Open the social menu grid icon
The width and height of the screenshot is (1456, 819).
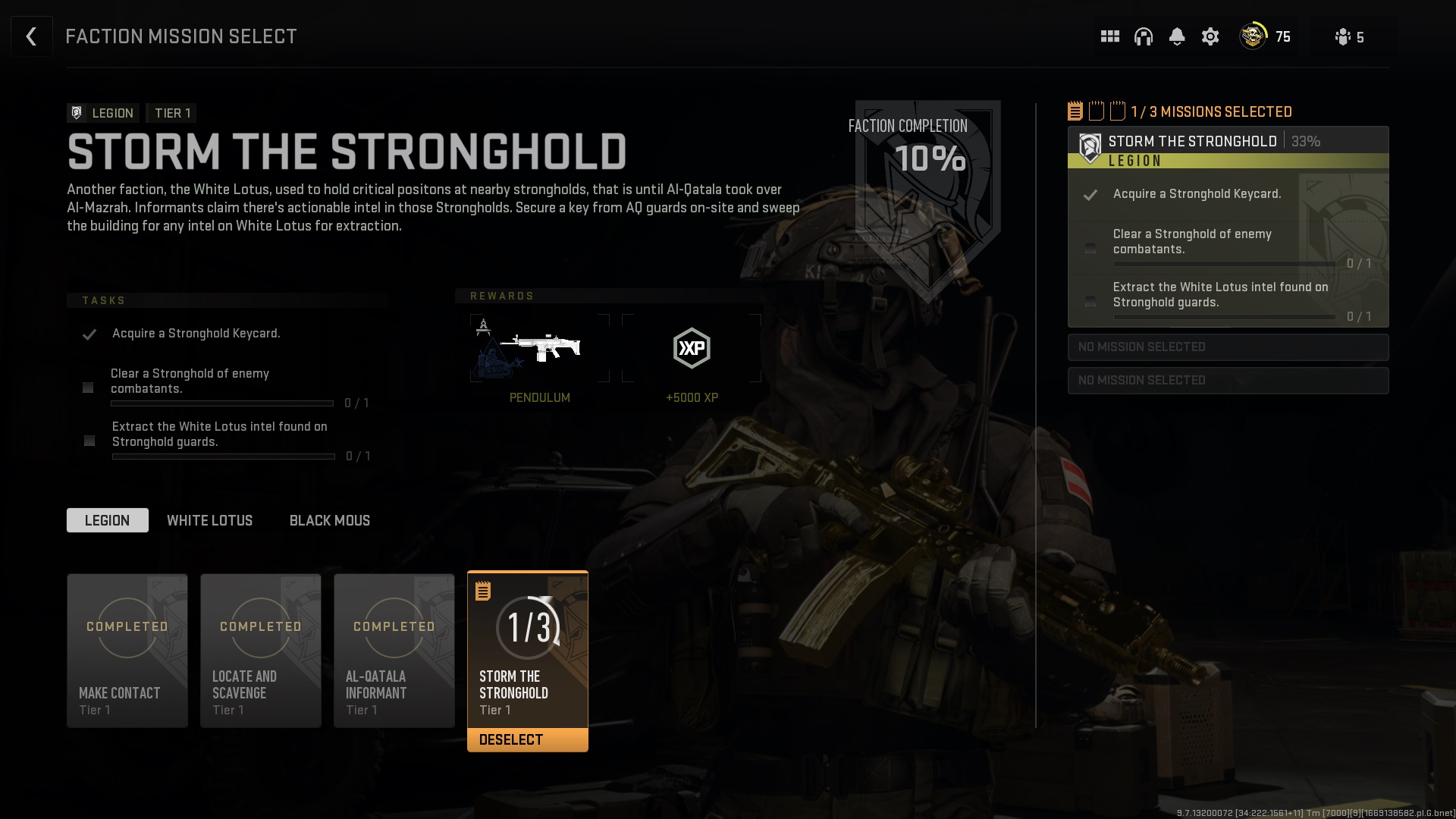[x=1109, y=36]
